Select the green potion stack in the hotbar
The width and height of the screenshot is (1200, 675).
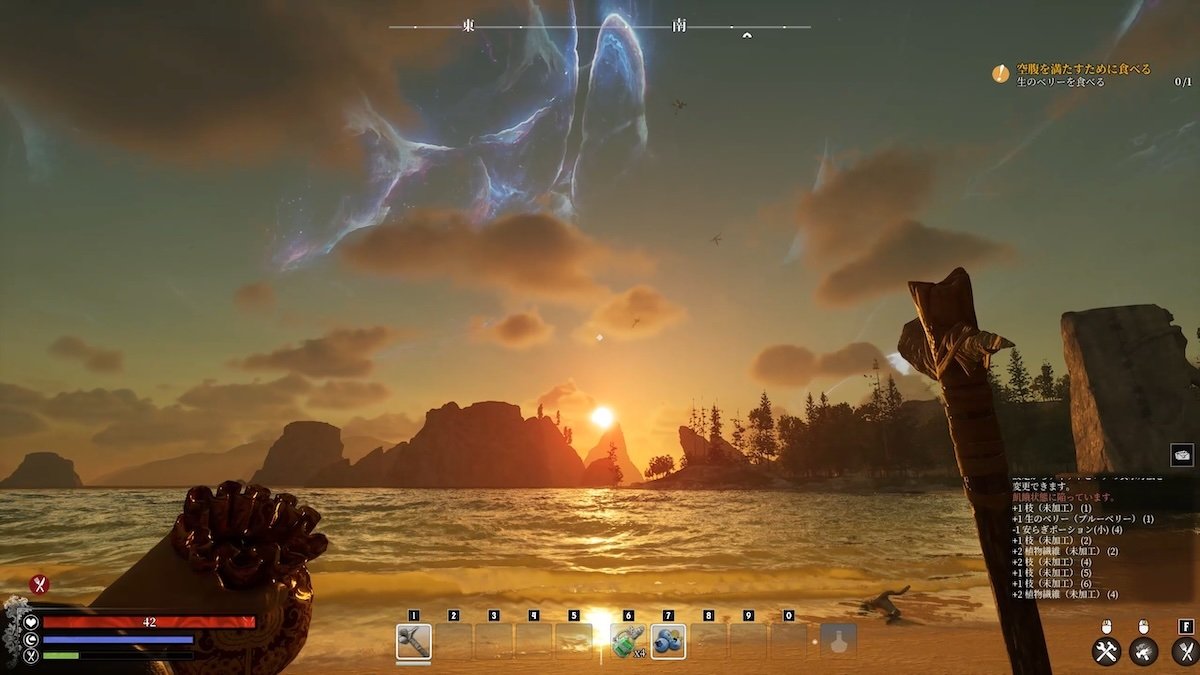[627, 641]
